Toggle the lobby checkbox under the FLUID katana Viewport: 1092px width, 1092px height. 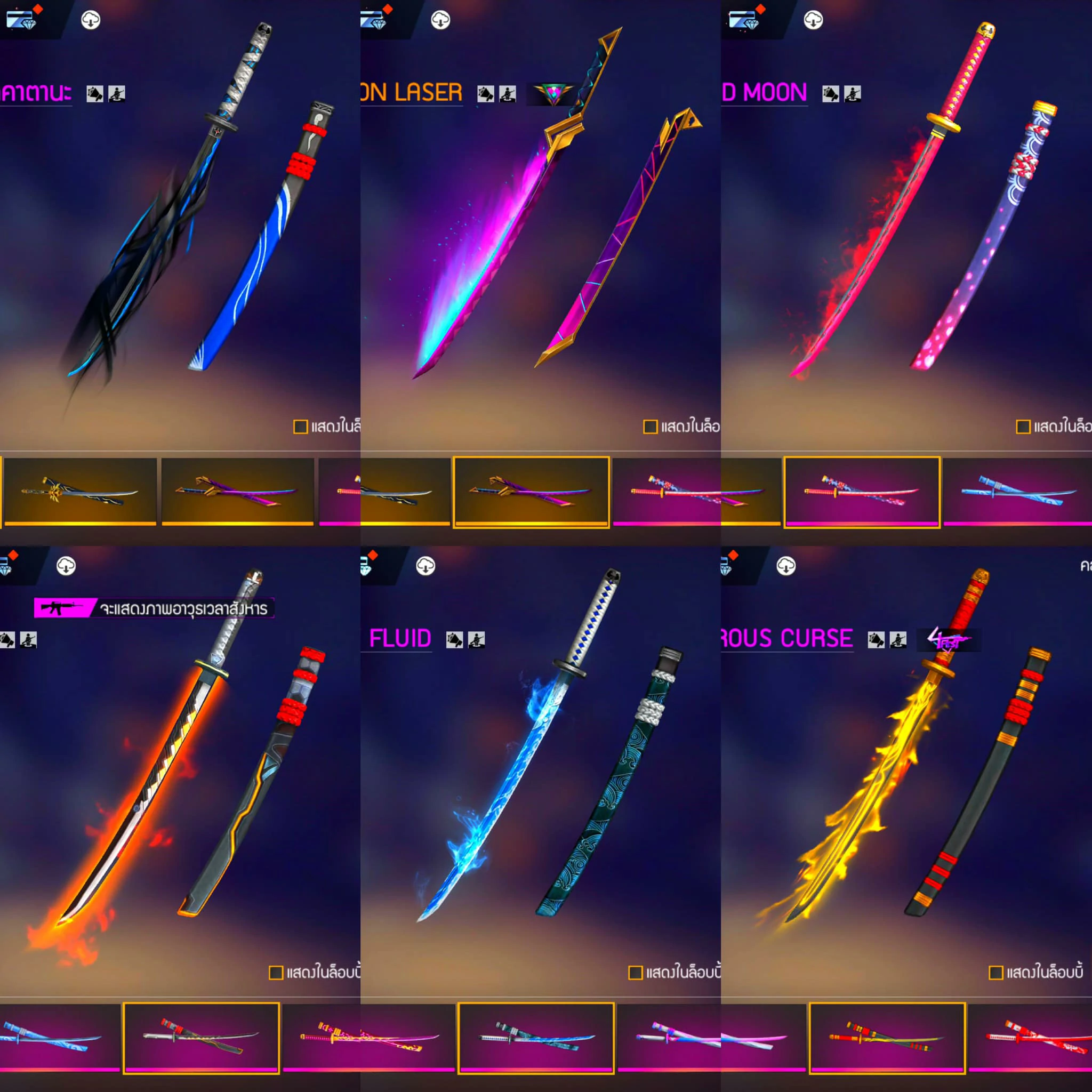[x=635, y=973]
